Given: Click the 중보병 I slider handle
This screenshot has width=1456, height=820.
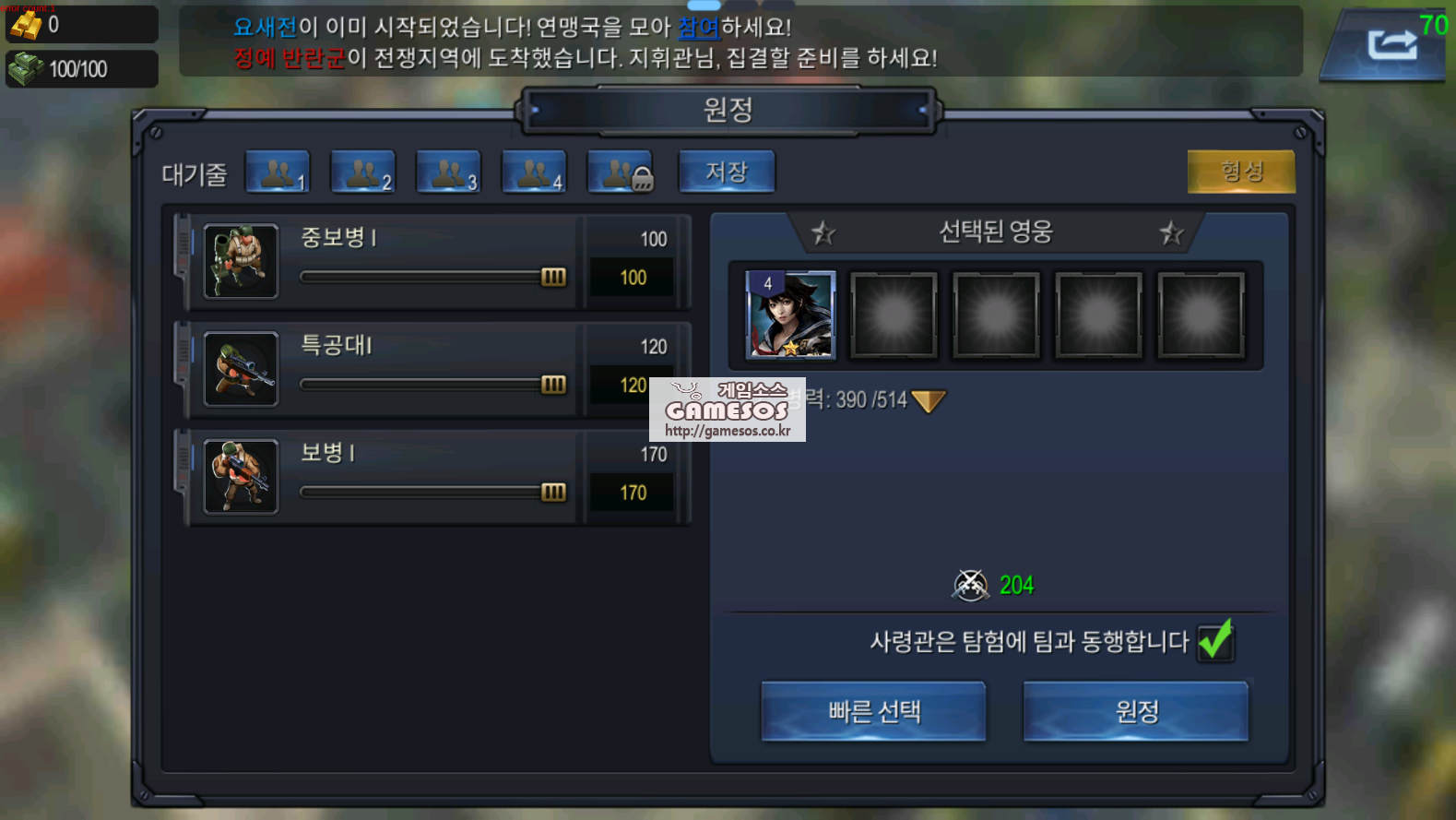Looking at the screenshot, I should (x=553, y=277).
